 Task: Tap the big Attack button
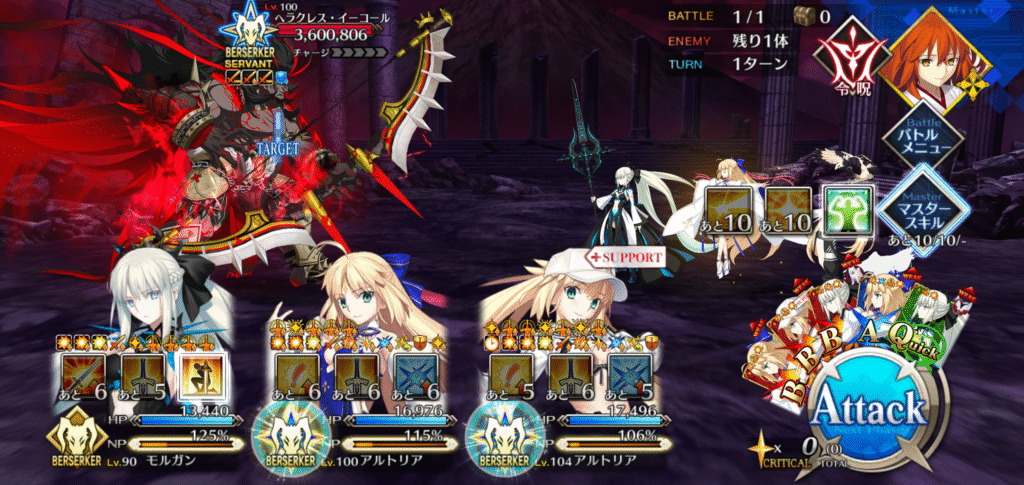click(867, 409)
